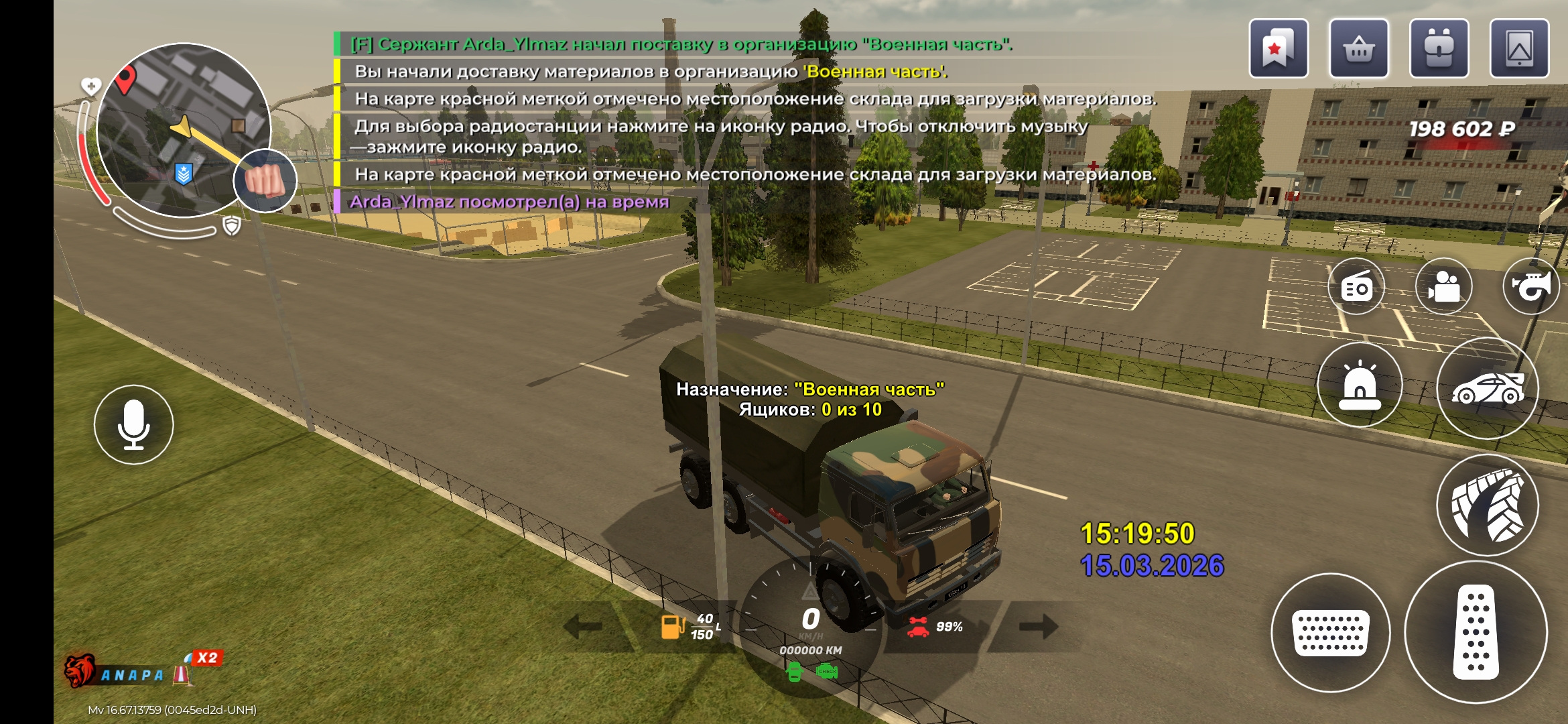Tap the accelerator gas pedal
Screen dimensions: 1568x724
(1476, 632)
